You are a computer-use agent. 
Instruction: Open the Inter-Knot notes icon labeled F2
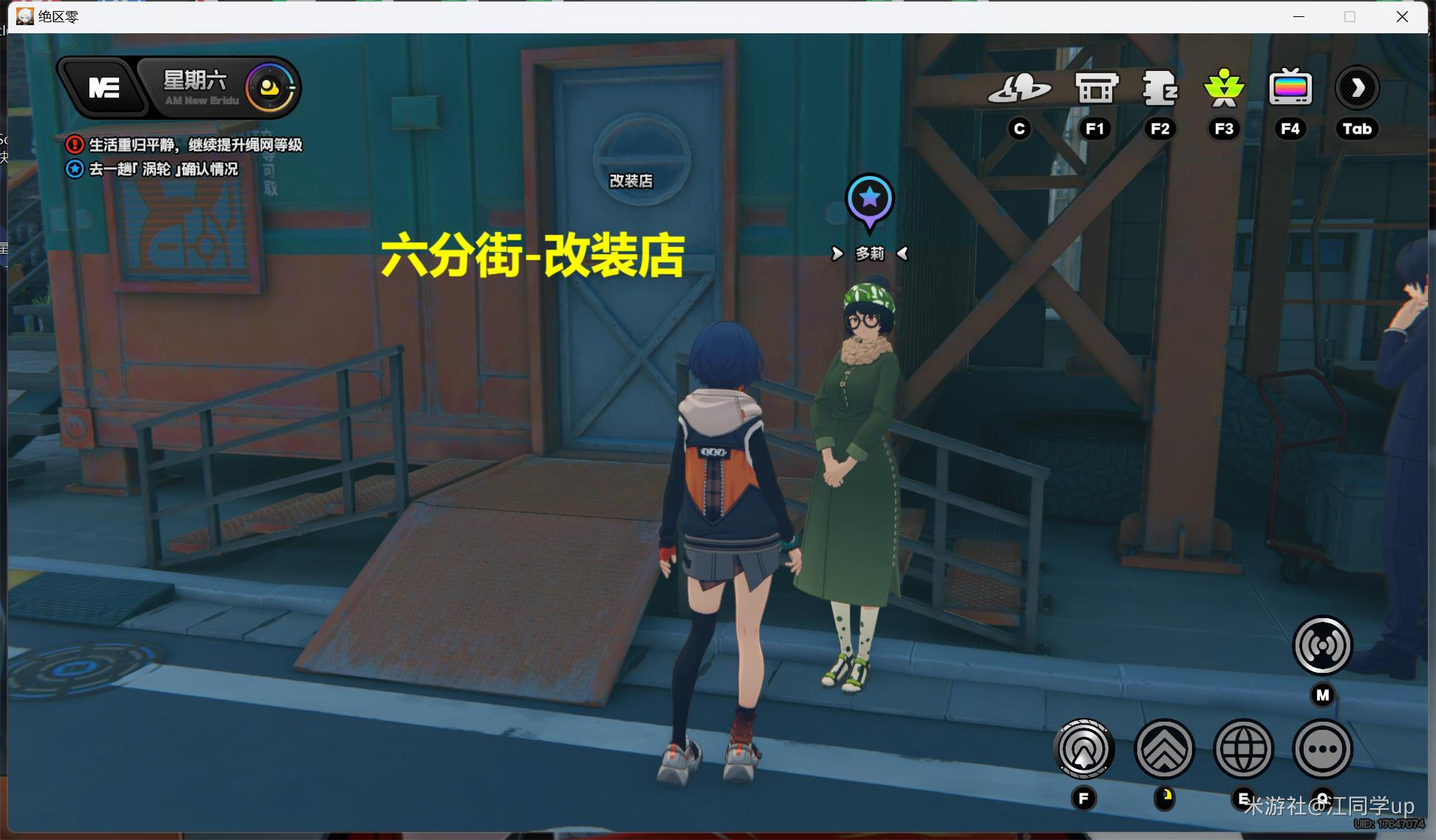tap(1160, 87)
